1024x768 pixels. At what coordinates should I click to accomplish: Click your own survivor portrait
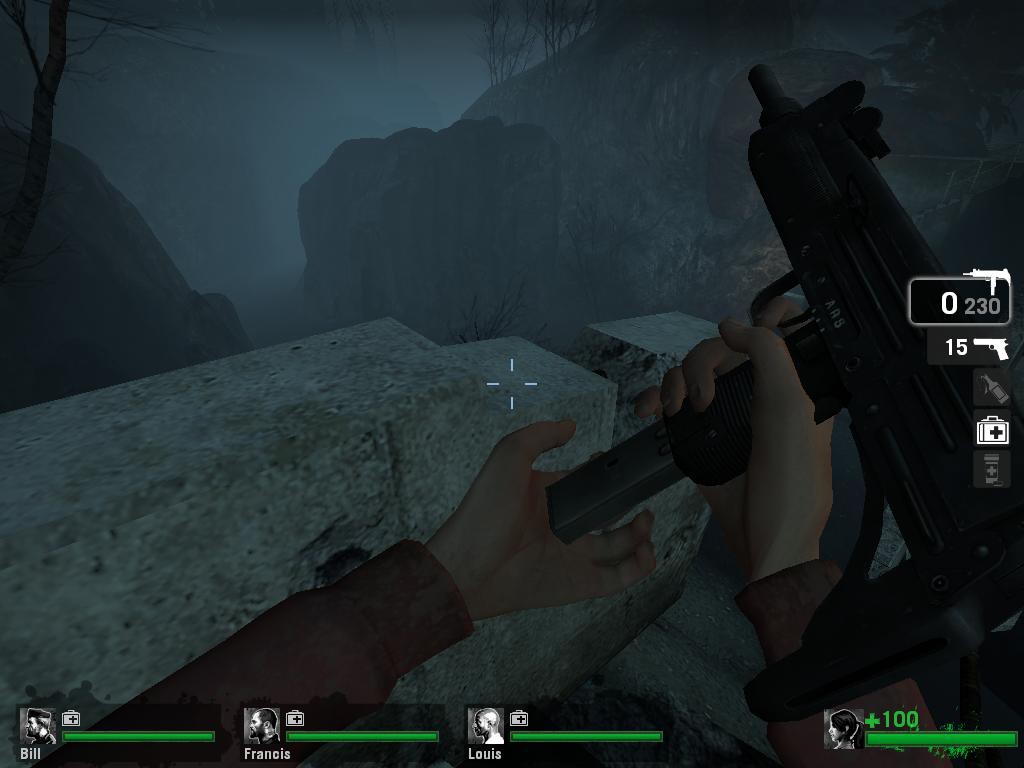click(843, 729)
